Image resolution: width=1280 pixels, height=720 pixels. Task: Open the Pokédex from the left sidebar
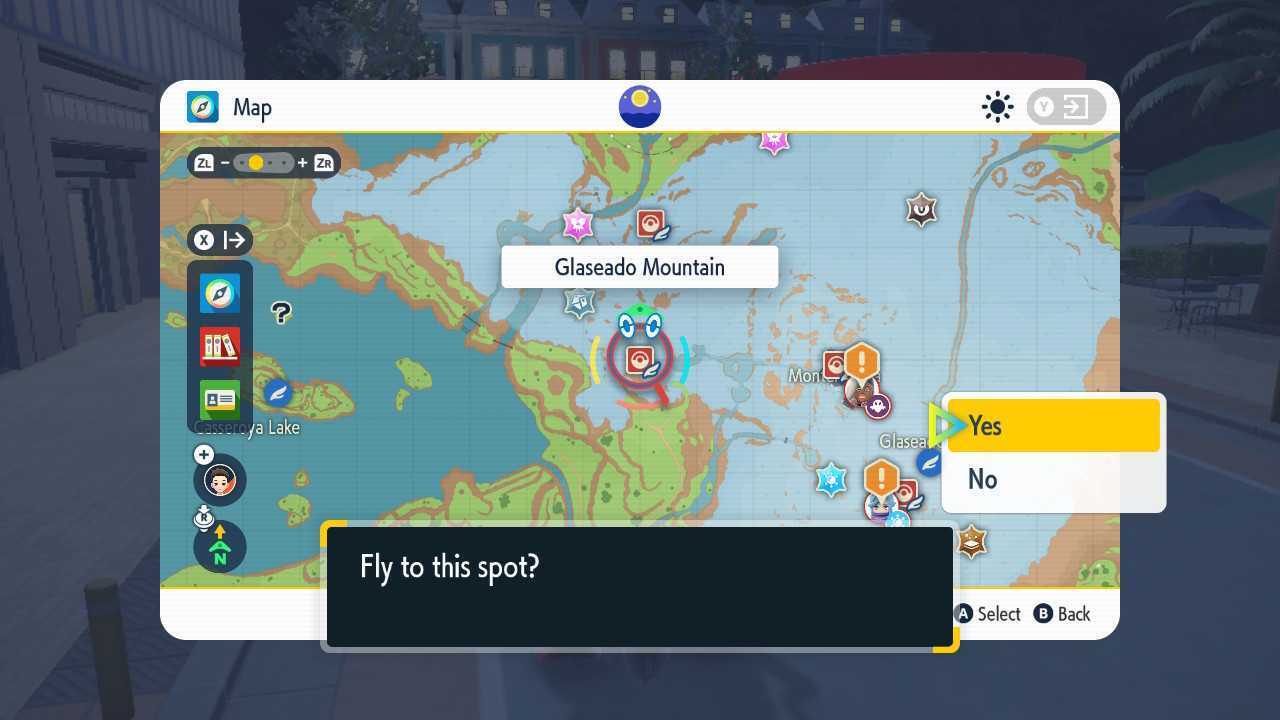[219, 347]
